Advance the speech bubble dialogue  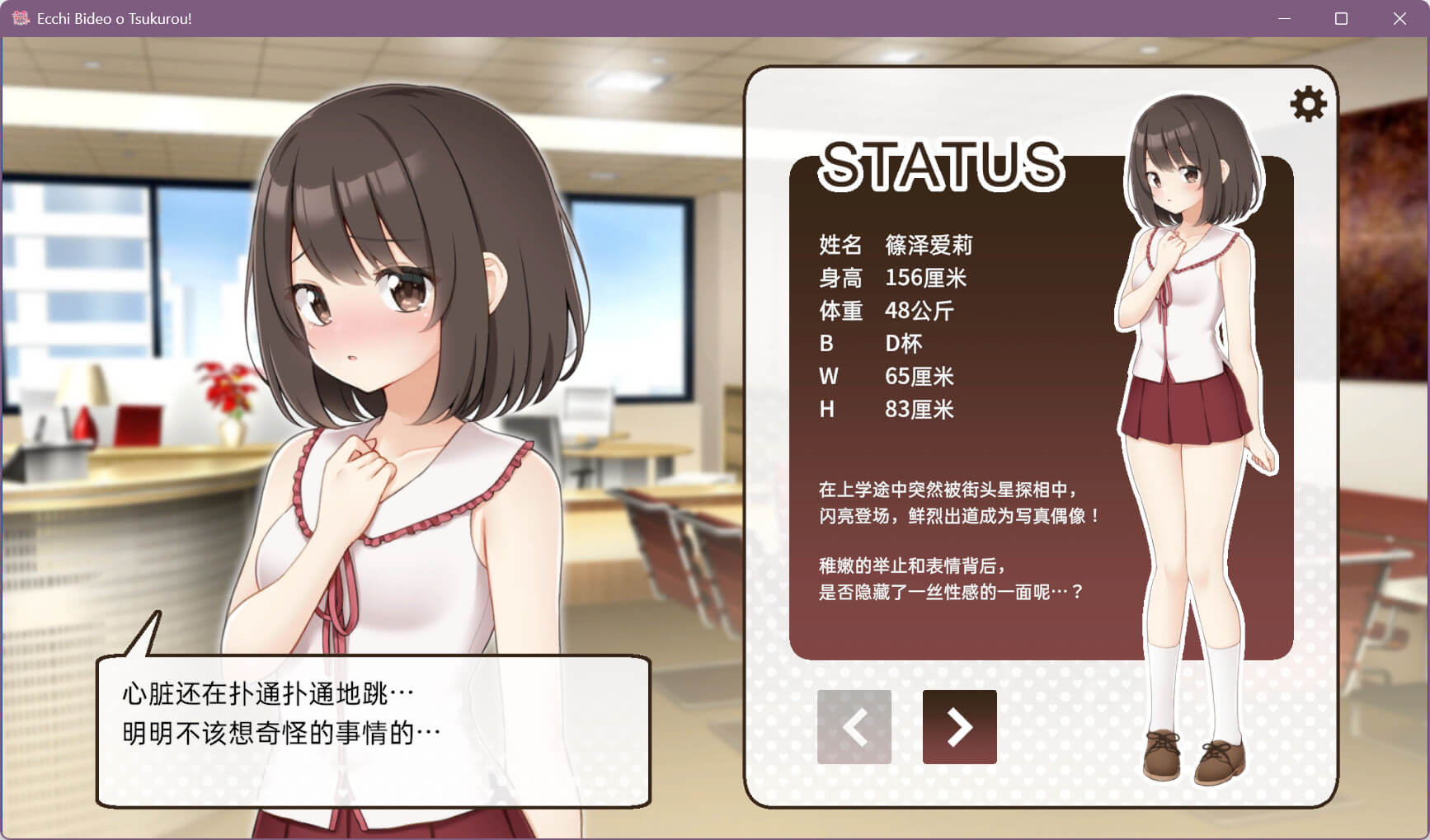(373, 730)
